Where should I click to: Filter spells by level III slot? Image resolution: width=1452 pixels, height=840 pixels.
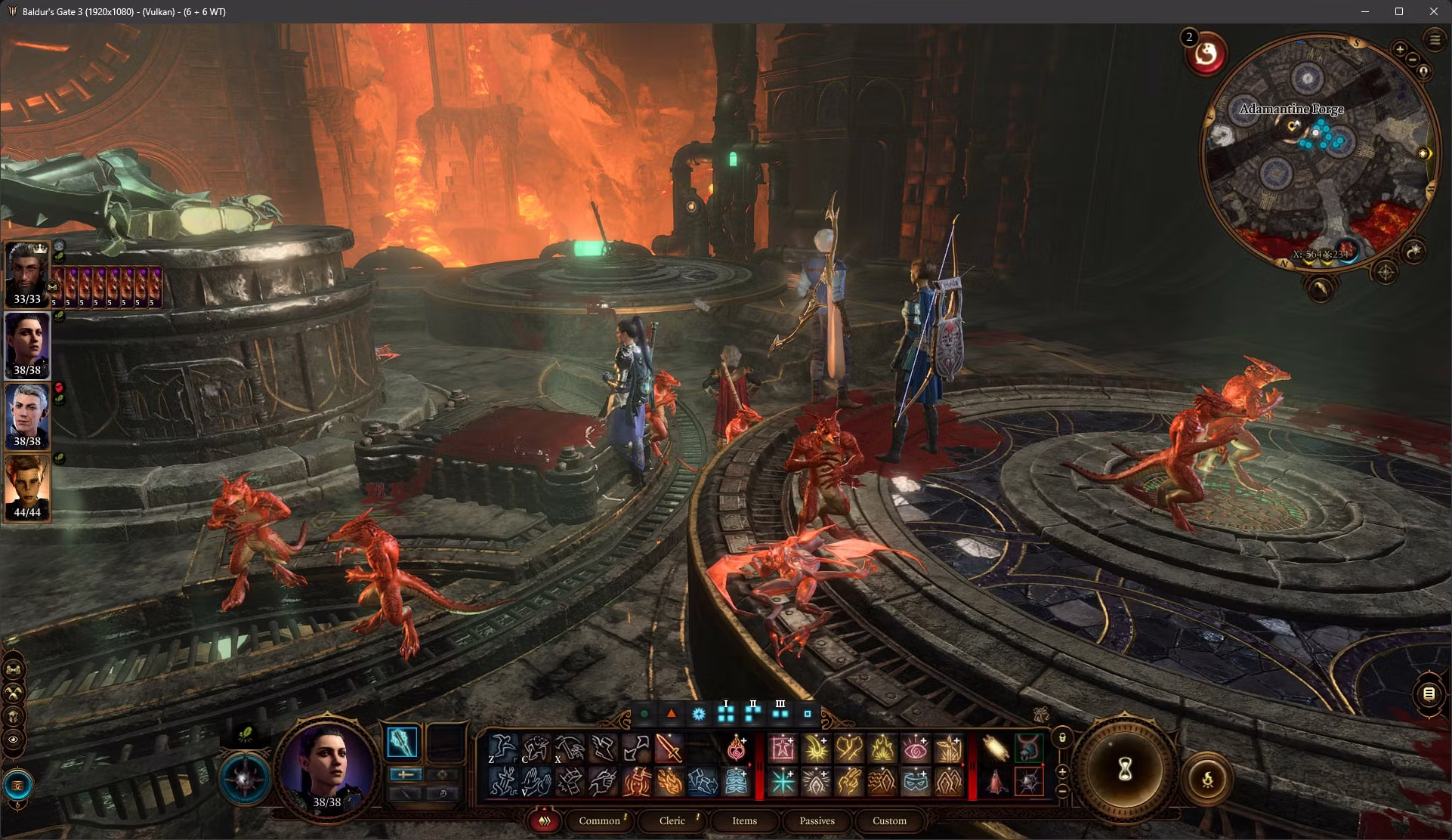click(x=780, y=712)
